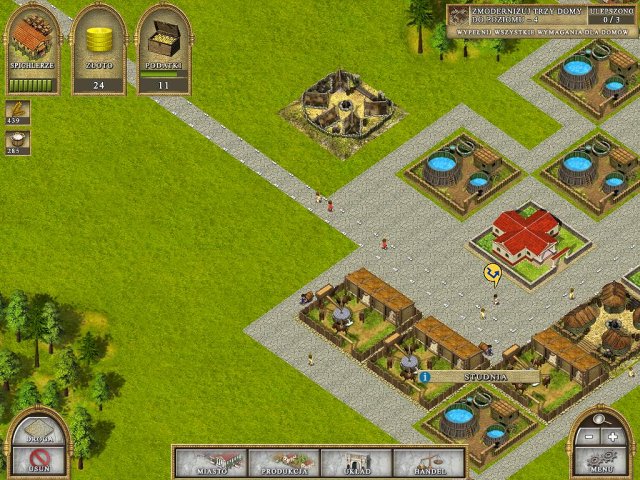View the house upgrade objective tracker
Image resolution: width=640 pixels, height=480 pixels.
(541, 20)
